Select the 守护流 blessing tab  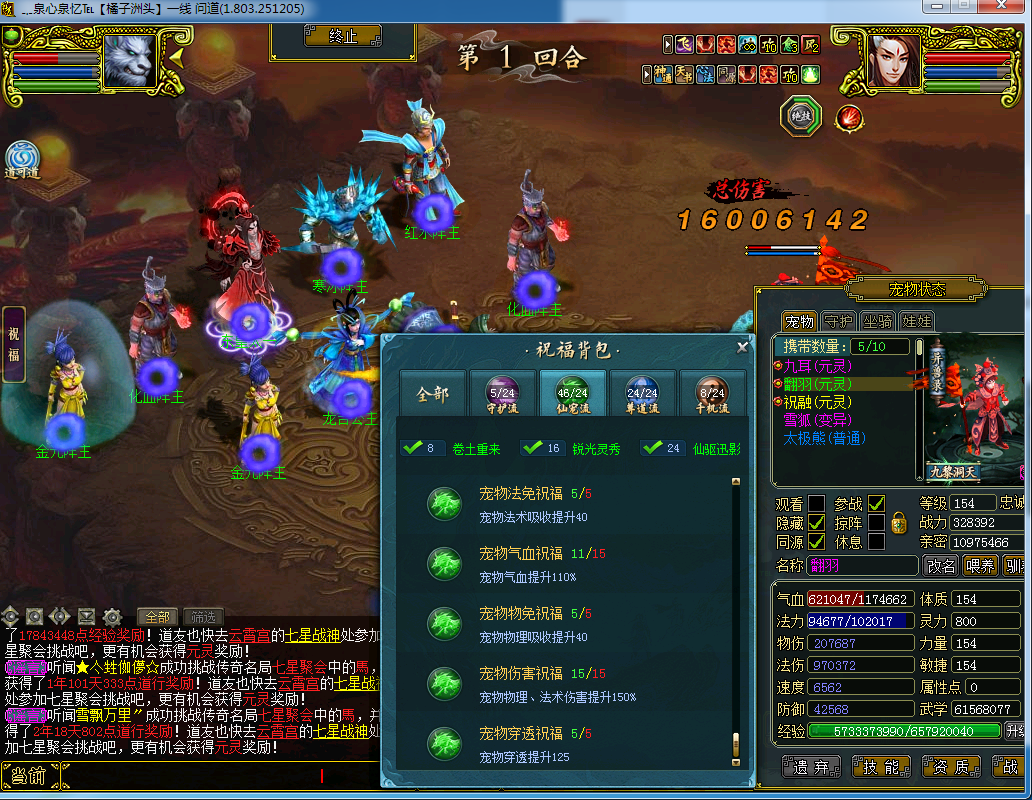(502, 394)
